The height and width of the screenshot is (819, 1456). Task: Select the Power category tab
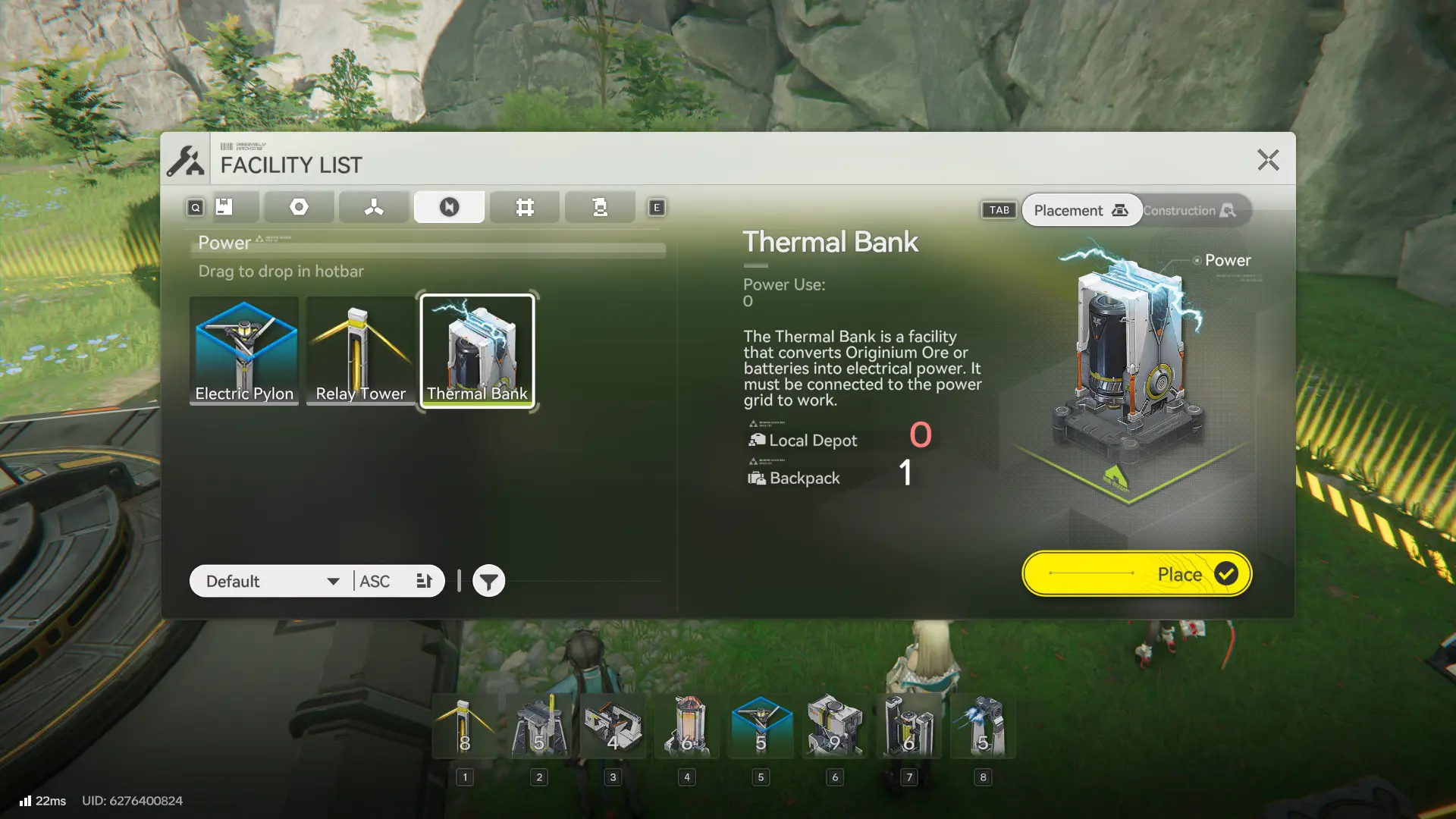click(x=449, y=207)
